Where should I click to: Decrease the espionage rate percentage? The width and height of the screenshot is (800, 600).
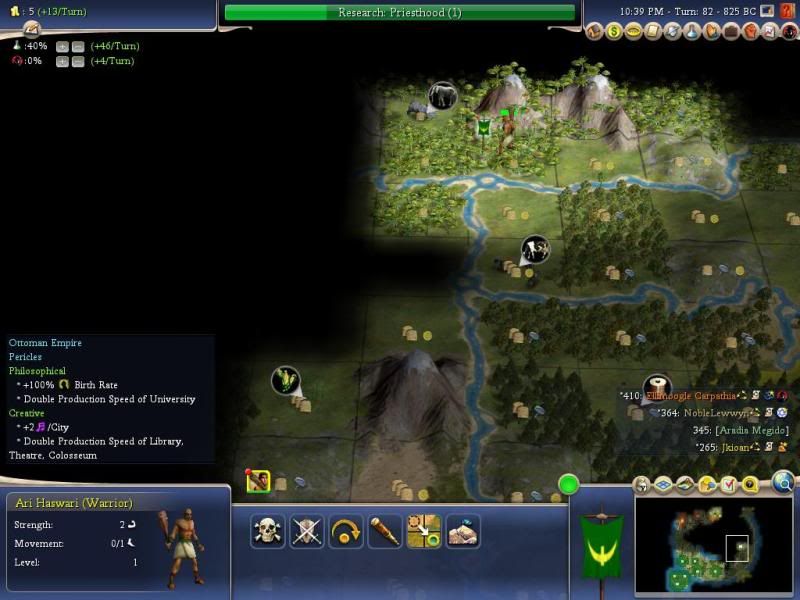(76, 61)
